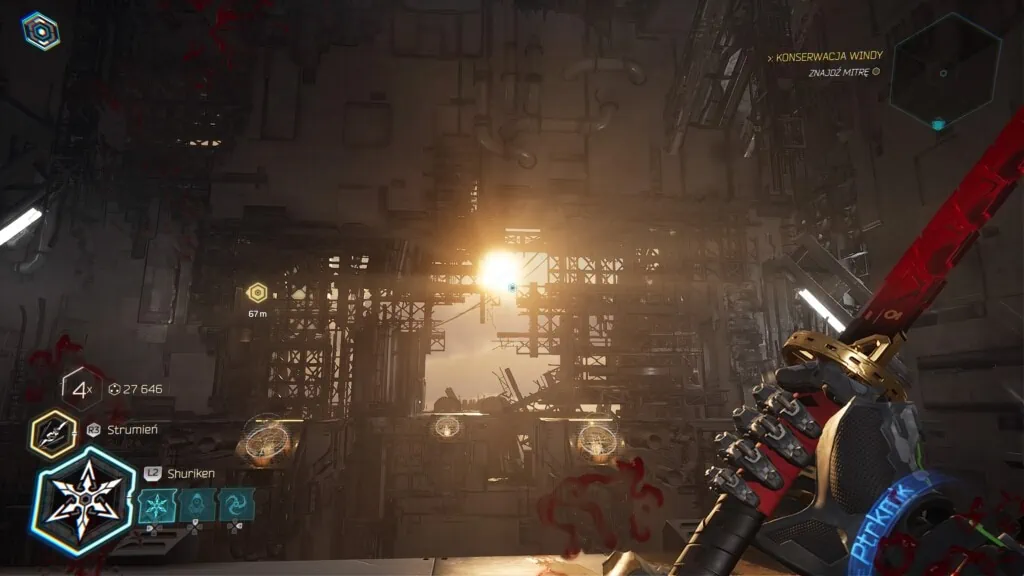Click the 67 m objective waypoint marker
This screenshot has height=576, width=1024.
click(x=257, y=293)
